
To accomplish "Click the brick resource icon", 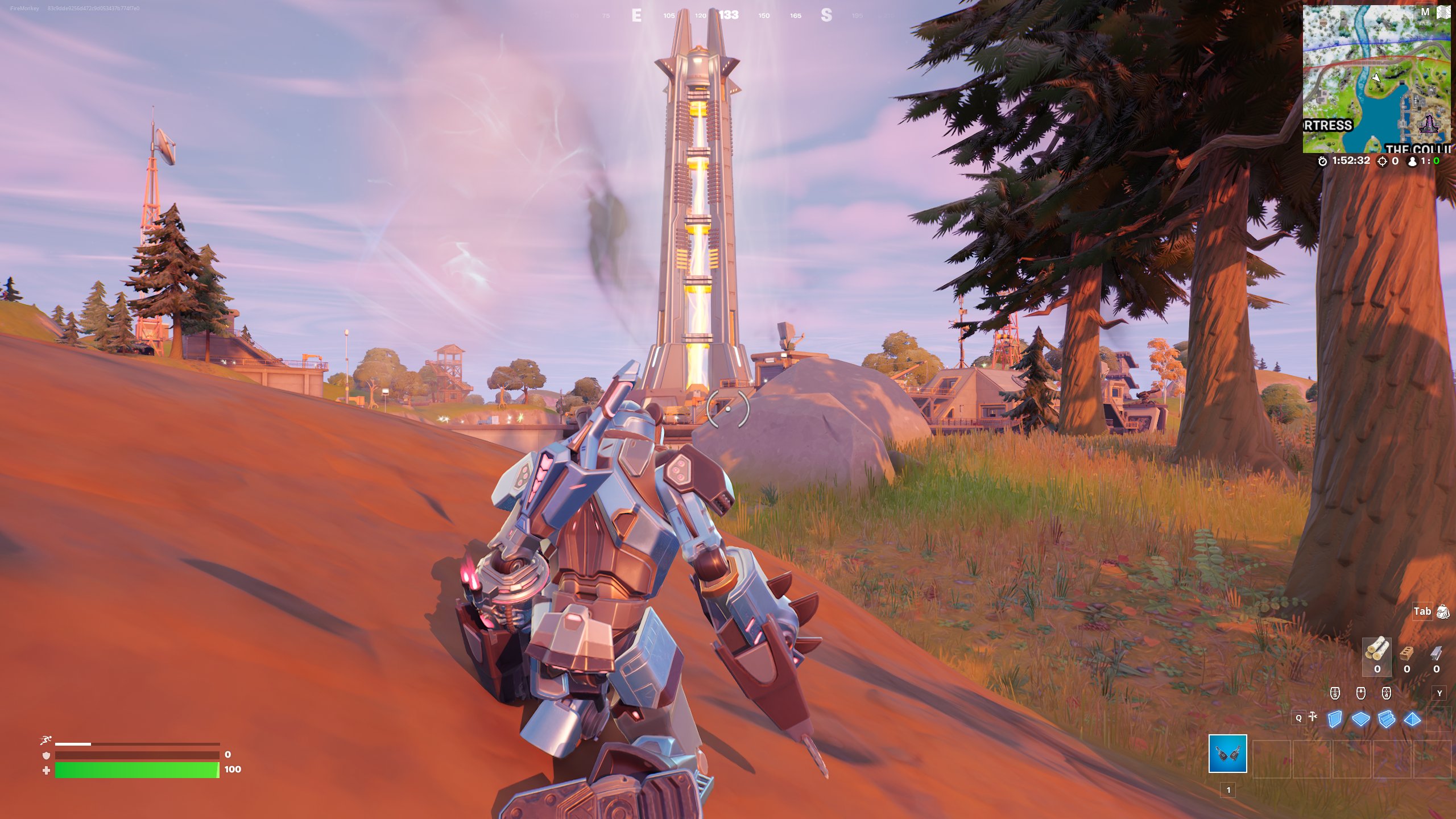I will click(x=1406, y=653).
